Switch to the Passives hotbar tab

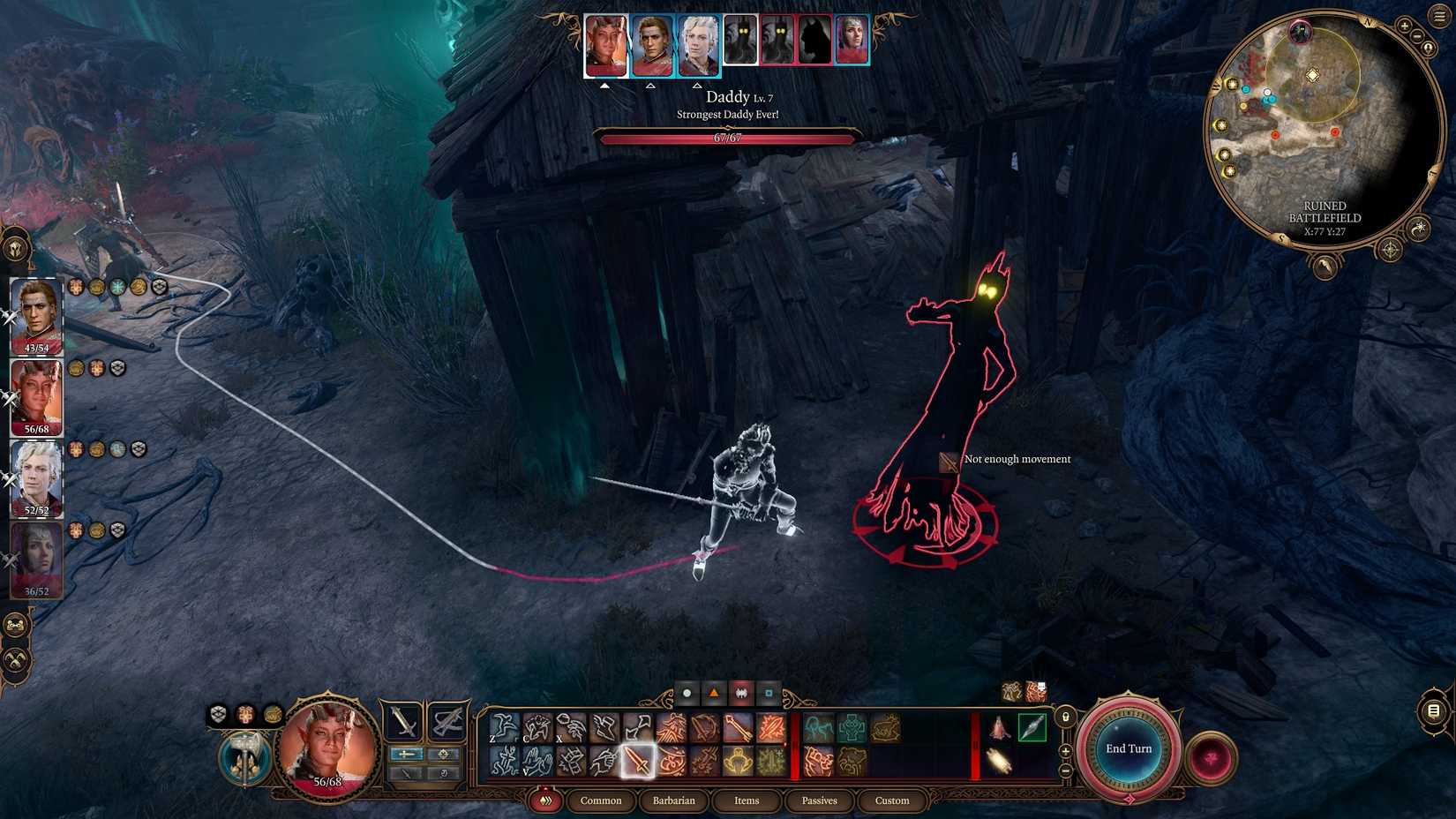point(820,800)
